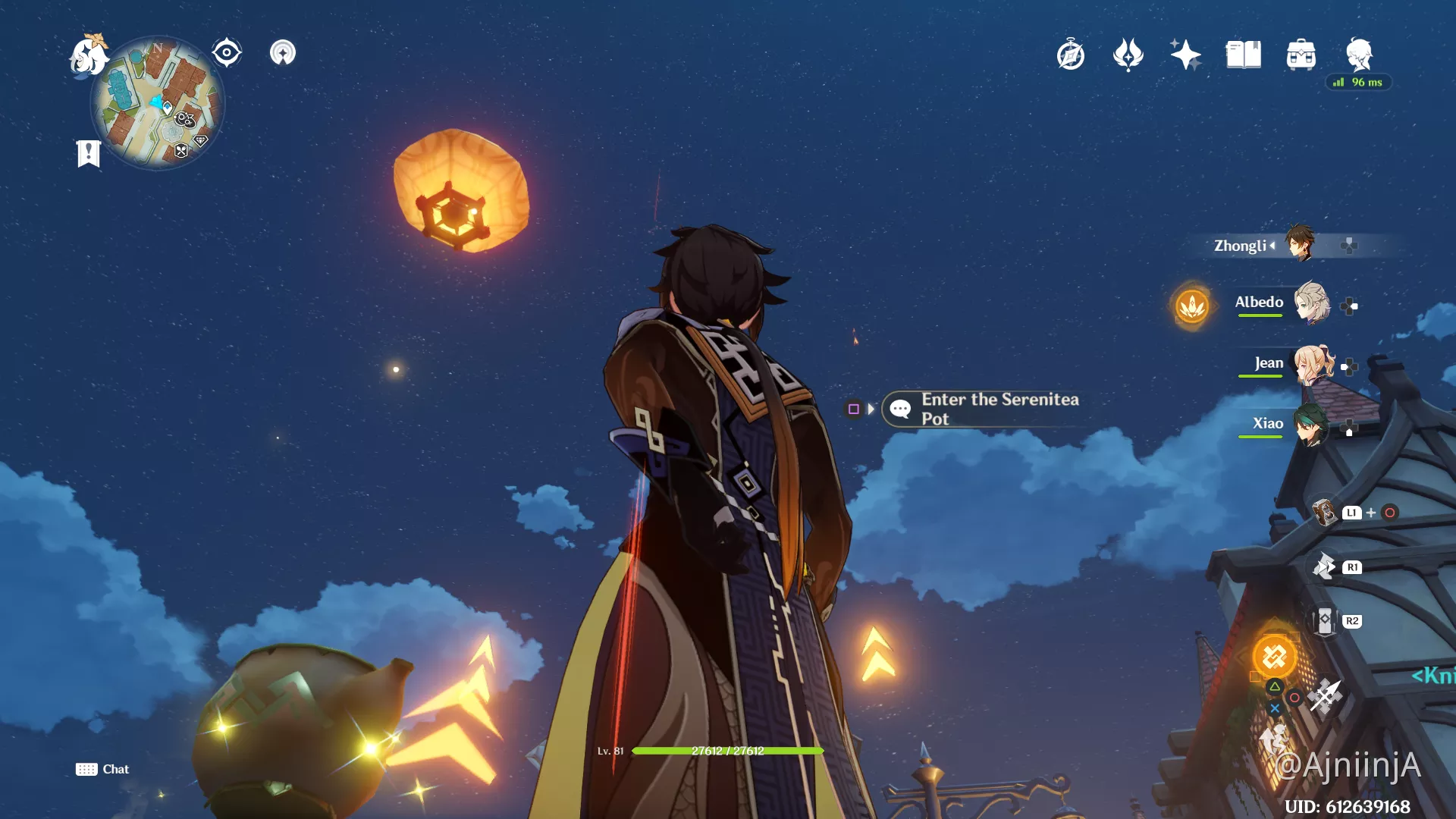
Task: Open the Wish menu sparkle icon
Action: (x=1185, y=53)
